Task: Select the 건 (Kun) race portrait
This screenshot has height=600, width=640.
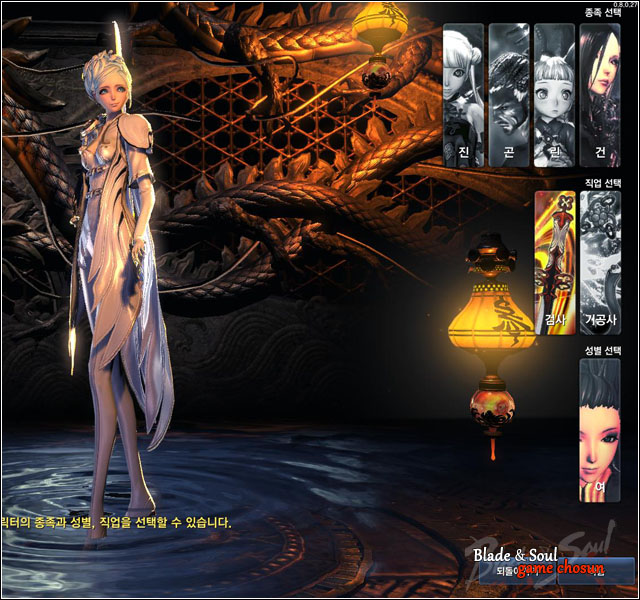Action: coord(600,95)
